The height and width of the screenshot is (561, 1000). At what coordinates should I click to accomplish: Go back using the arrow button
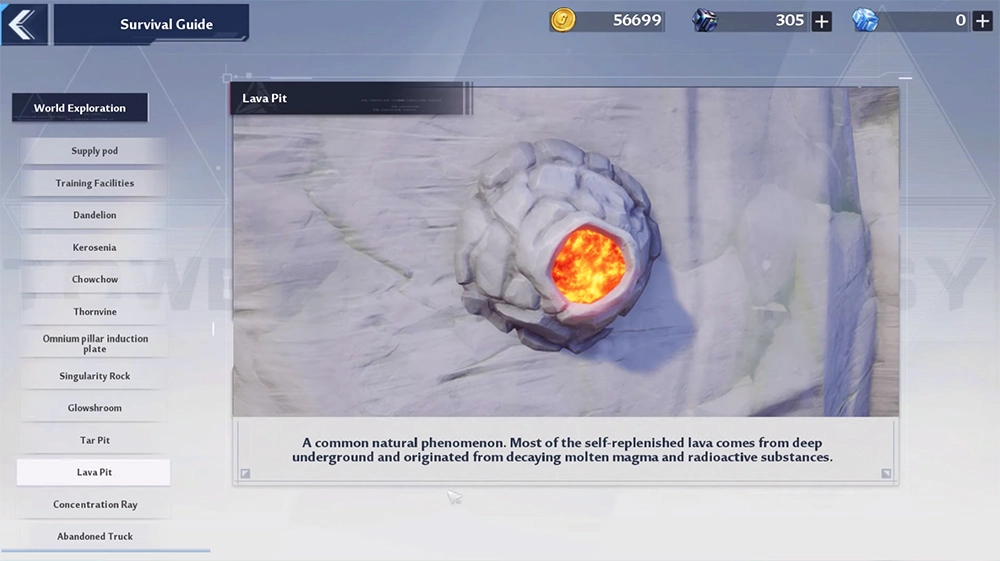pos(24,24)
